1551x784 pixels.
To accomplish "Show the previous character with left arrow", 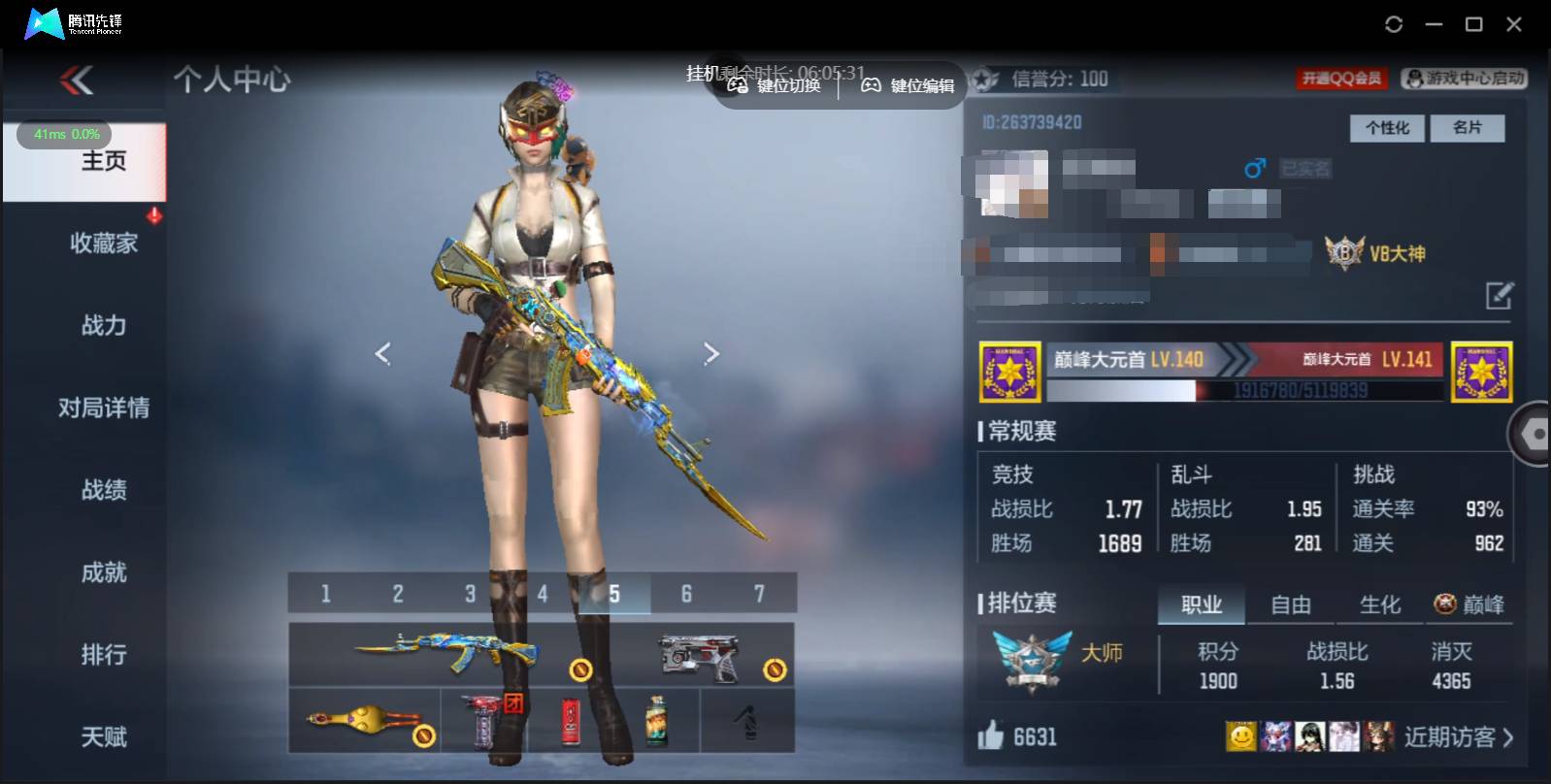I will (382, 354).
